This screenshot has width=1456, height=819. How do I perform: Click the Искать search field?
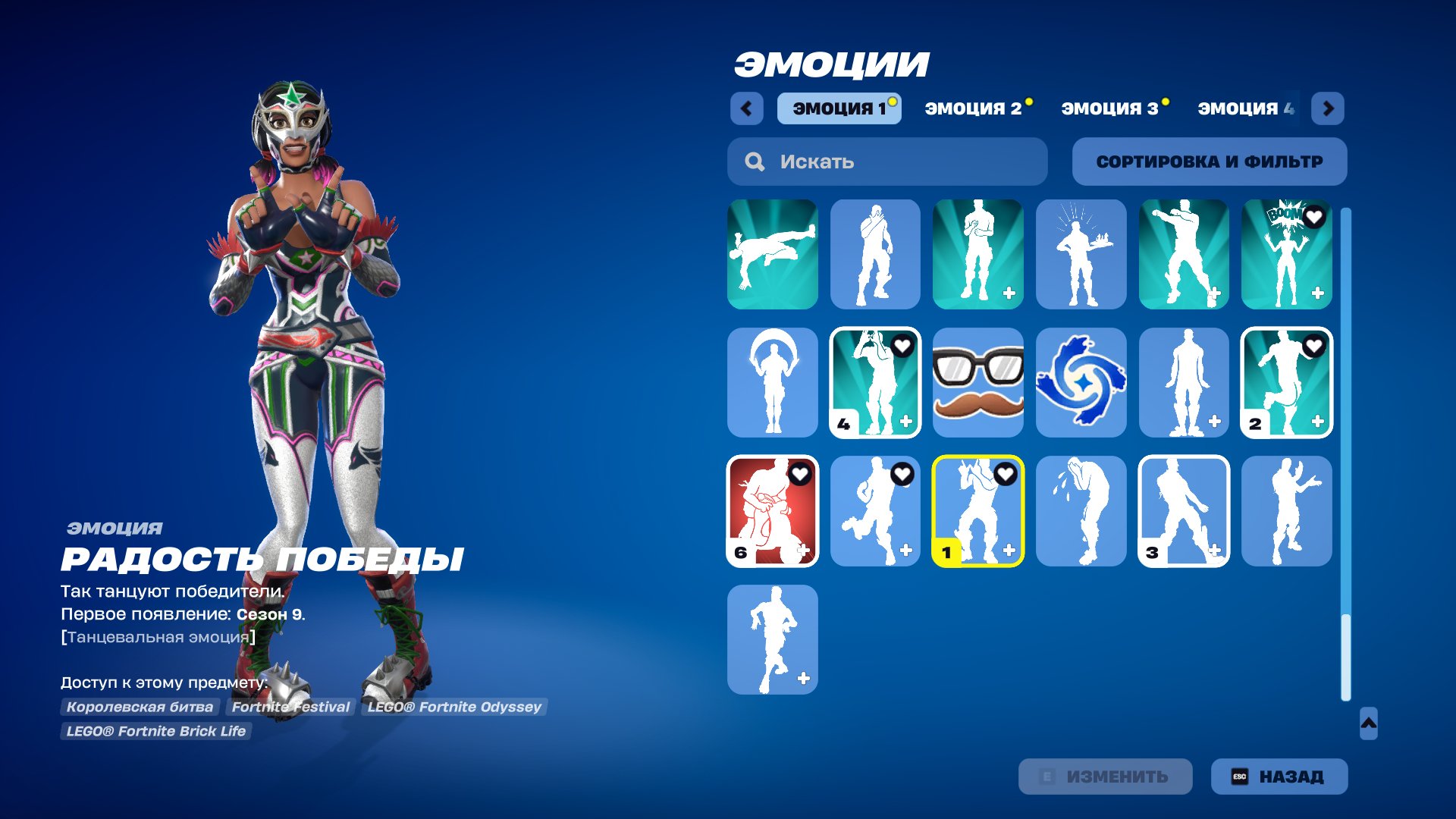coord(886,161)
